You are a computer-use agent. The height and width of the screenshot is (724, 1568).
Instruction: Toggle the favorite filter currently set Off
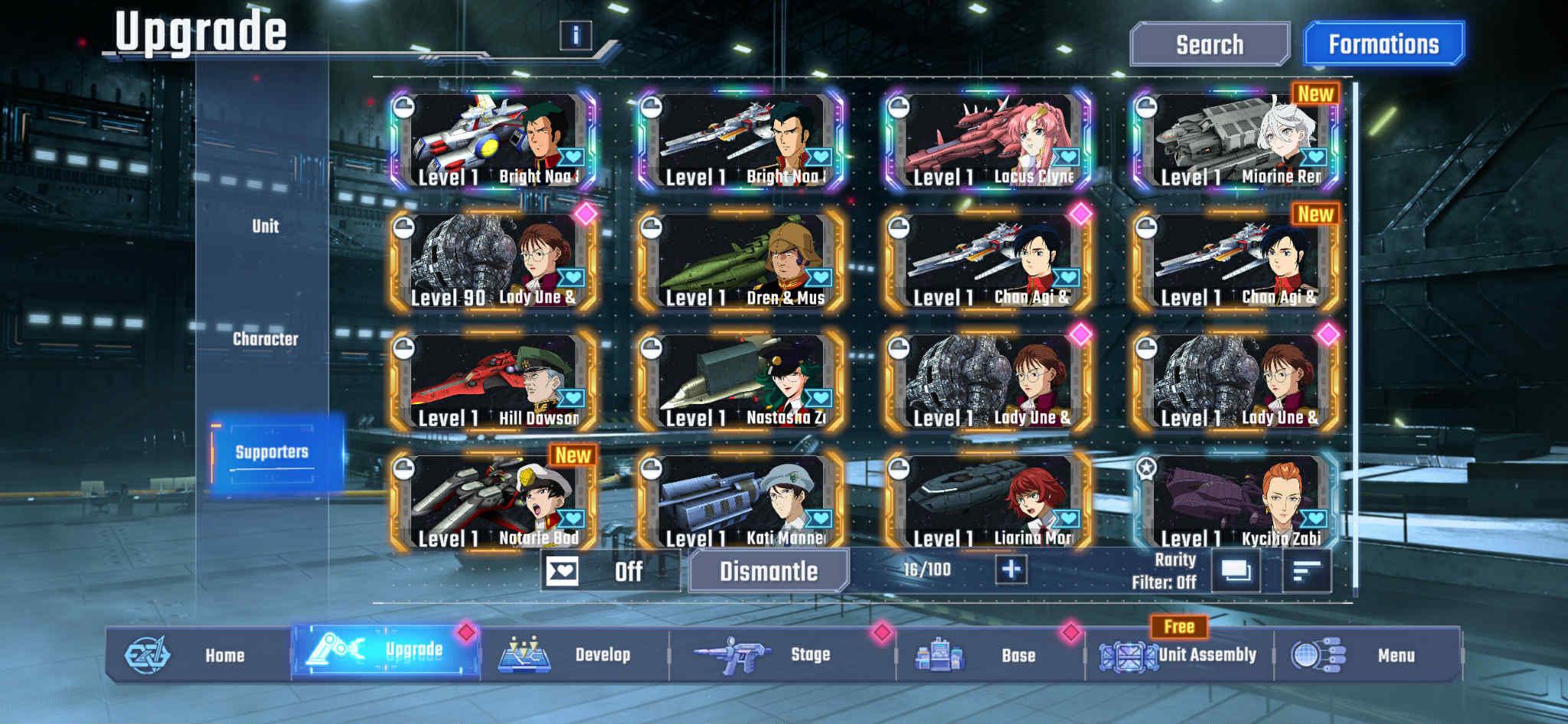coord(564,571)
